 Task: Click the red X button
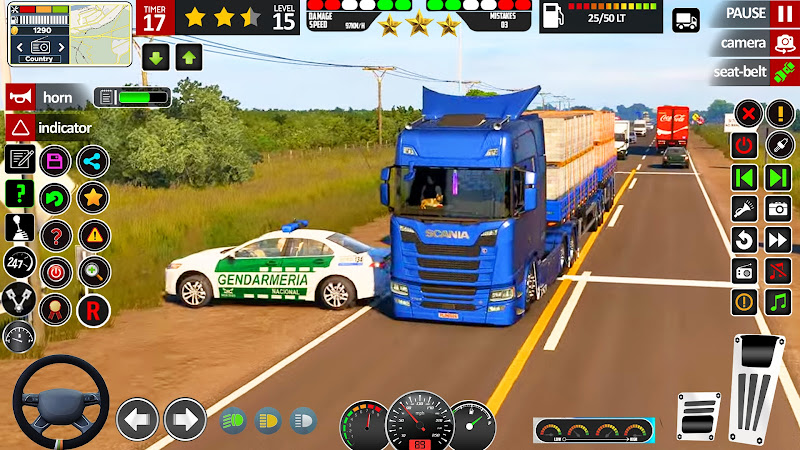[x=744, y=113]
